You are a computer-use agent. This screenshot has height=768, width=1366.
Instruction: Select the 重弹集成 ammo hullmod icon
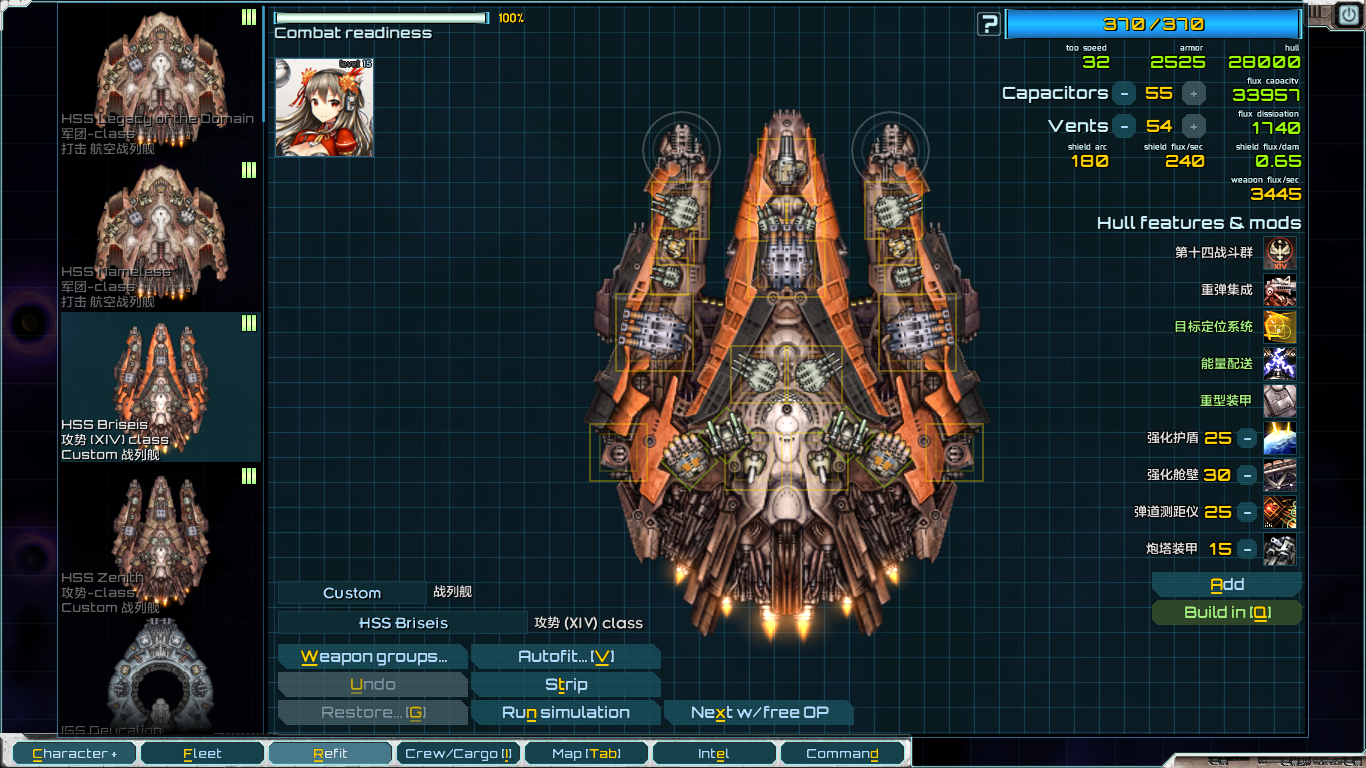pos(1279,290)
